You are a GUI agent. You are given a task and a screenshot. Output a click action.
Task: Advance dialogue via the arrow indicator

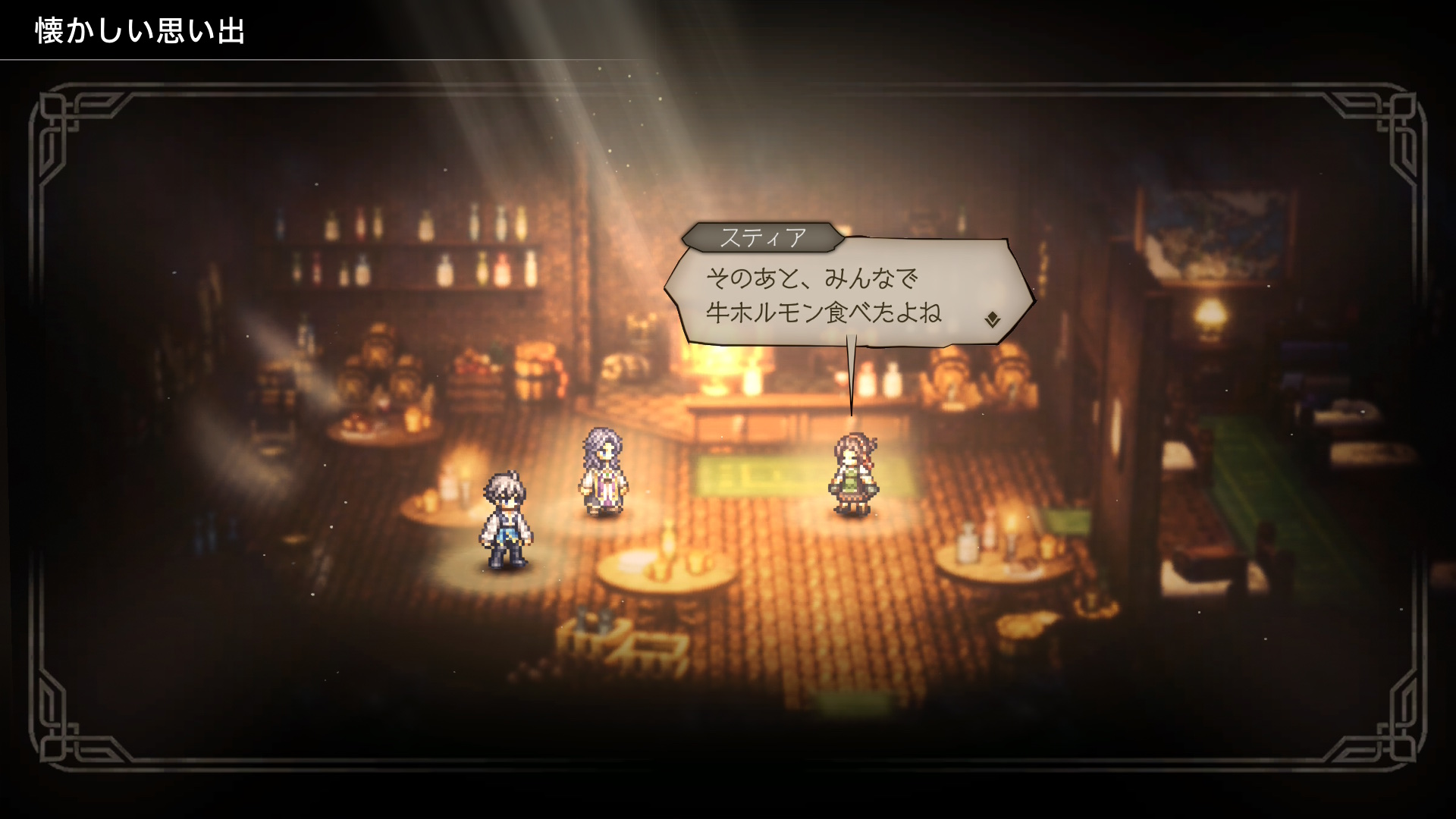pyautogui.click(x=992, y=320)
